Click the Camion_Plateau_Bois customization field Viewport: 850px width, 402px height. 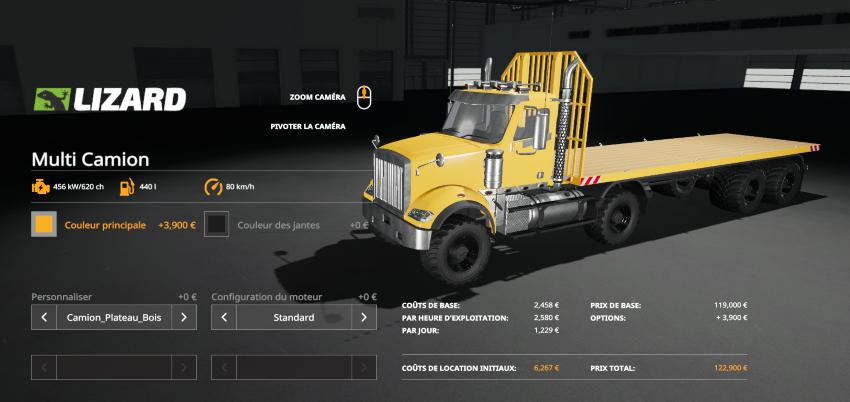tap(113, 318)
